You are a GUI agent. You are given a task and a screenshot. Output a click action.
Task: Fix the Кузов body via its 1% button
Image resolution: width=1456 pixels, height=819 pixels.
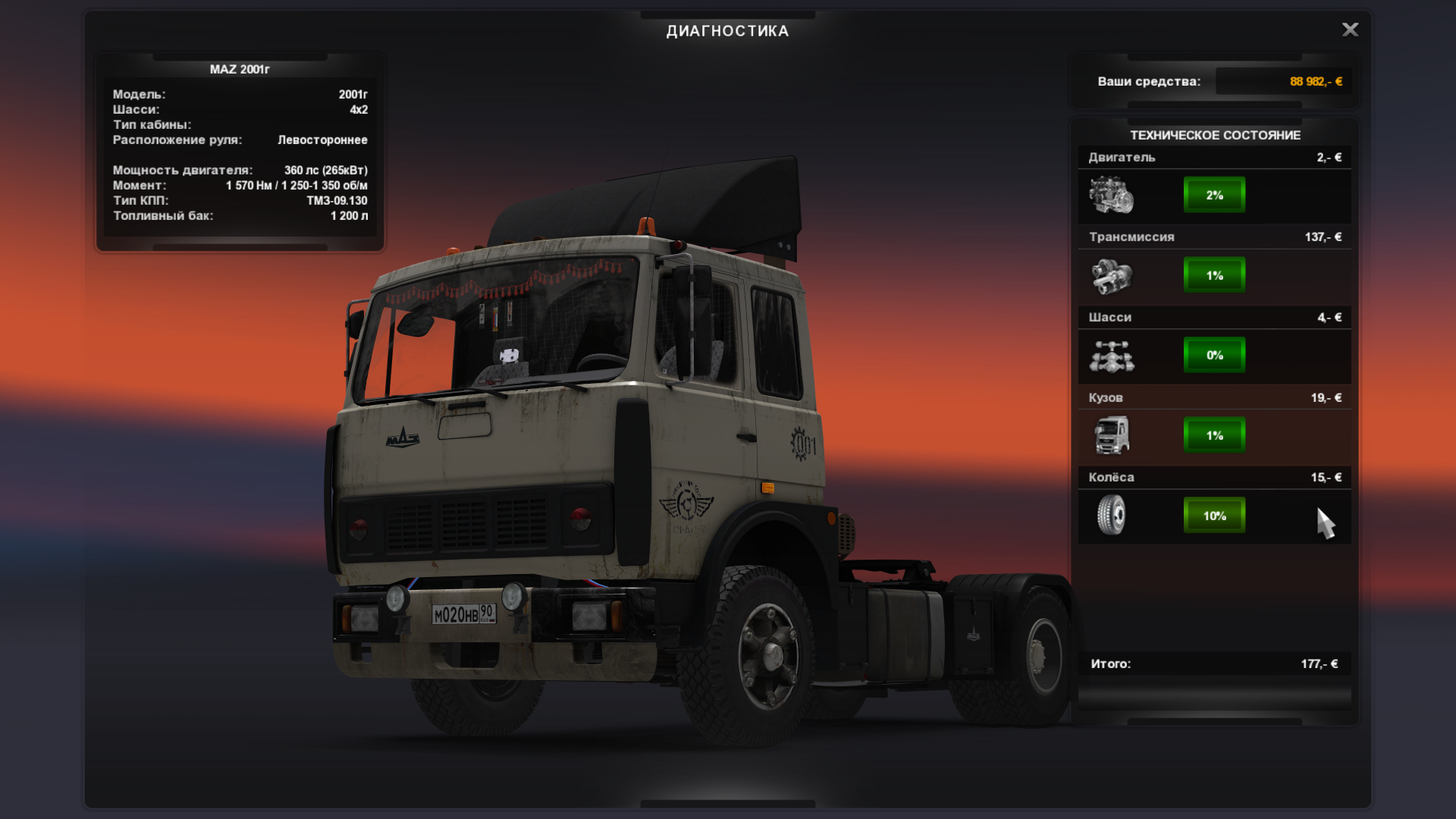tap(1214, 435)
